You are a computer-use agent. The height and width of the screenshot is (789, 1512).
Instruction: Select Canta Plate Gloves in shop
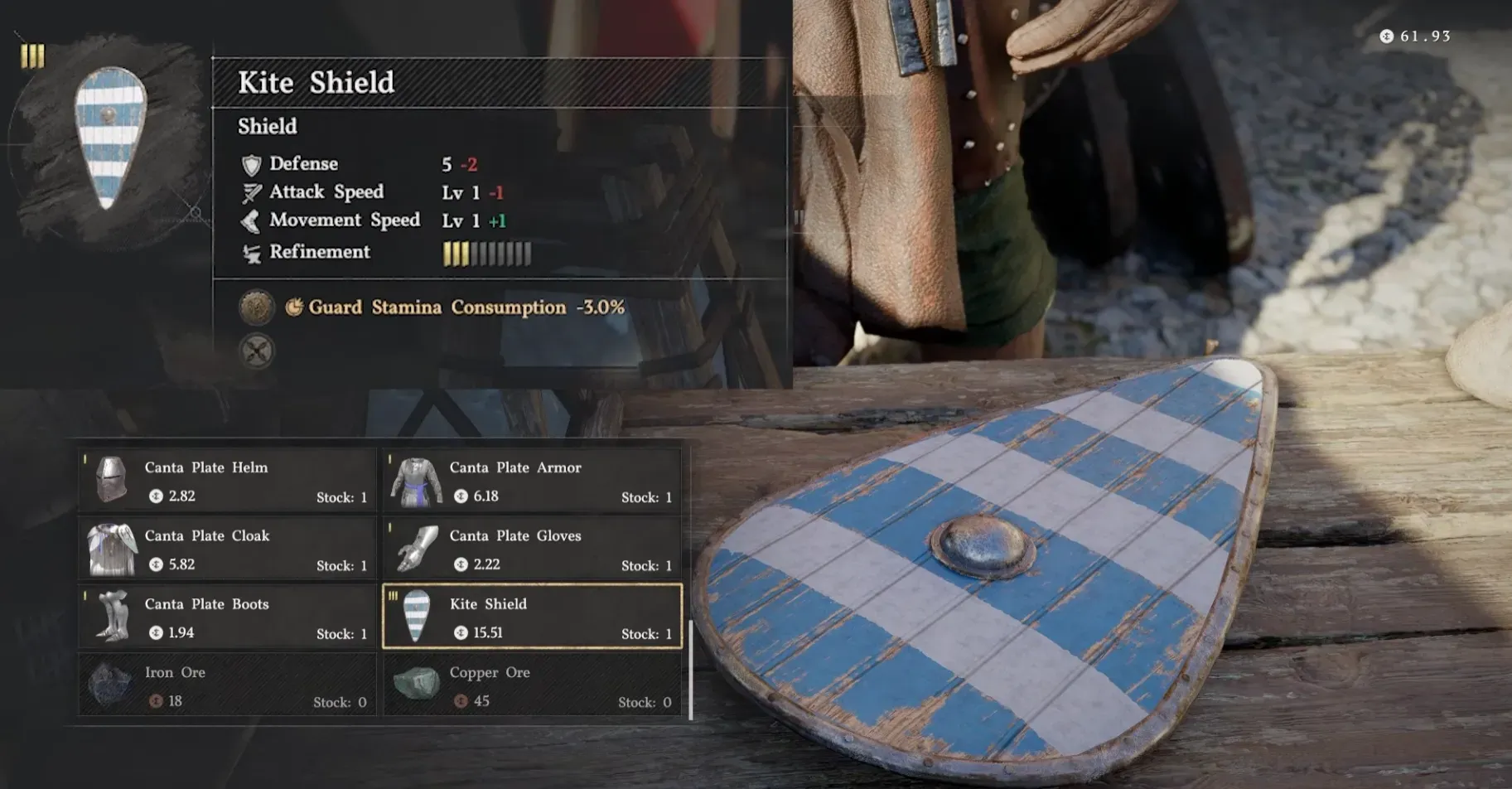point(532,549)
